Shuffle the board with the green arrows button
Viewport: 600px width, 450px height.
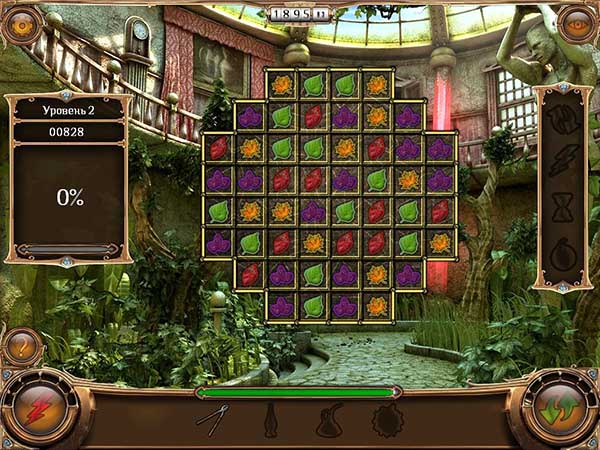(x=559, y=409)
